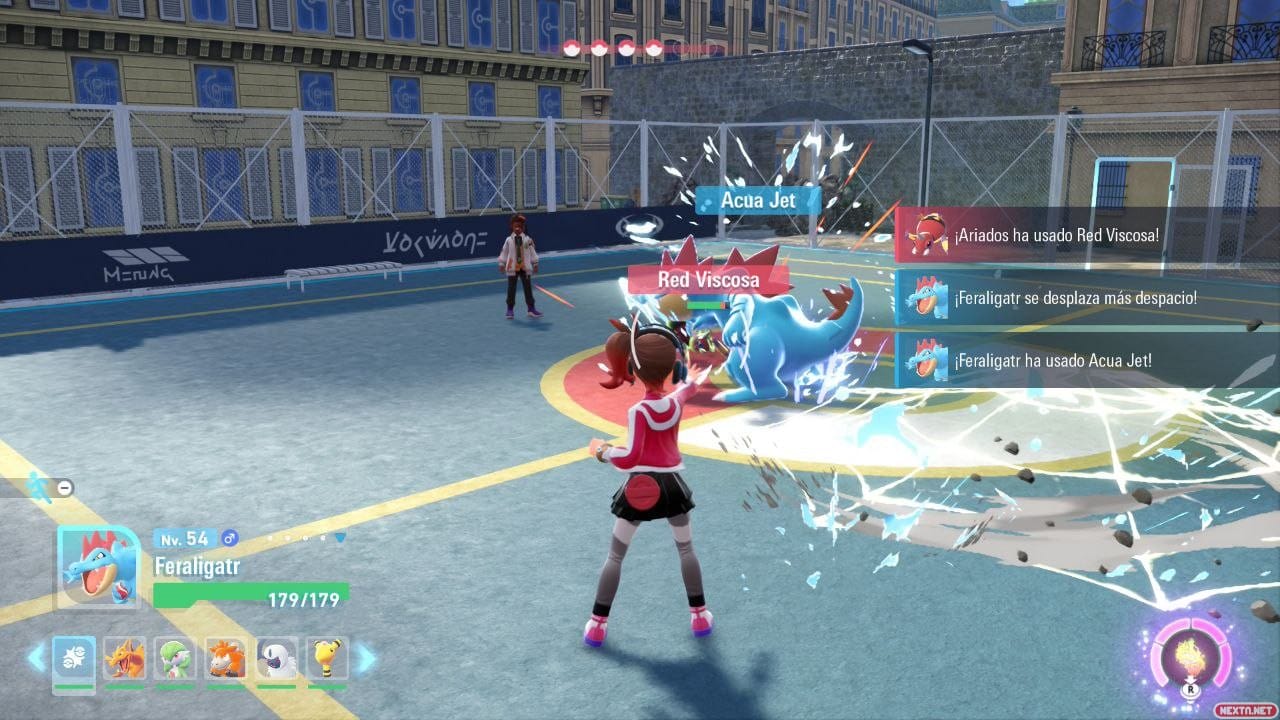Screen dimensions: 1280x720
Task: Switch to Ampharos in the party bar
Action: click(x=327, y=658)
